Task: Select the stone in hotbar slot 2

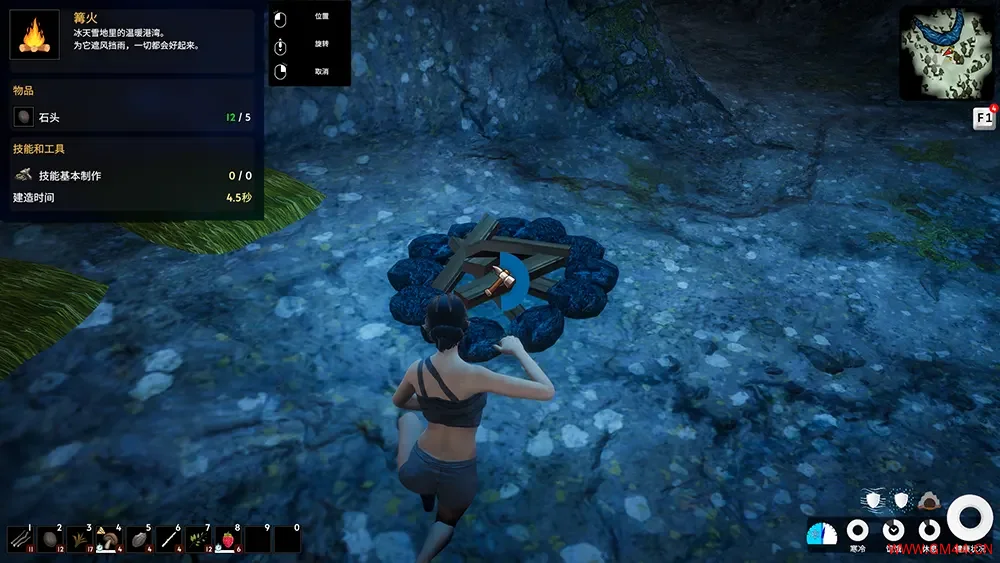Action: tap(50, 539)
